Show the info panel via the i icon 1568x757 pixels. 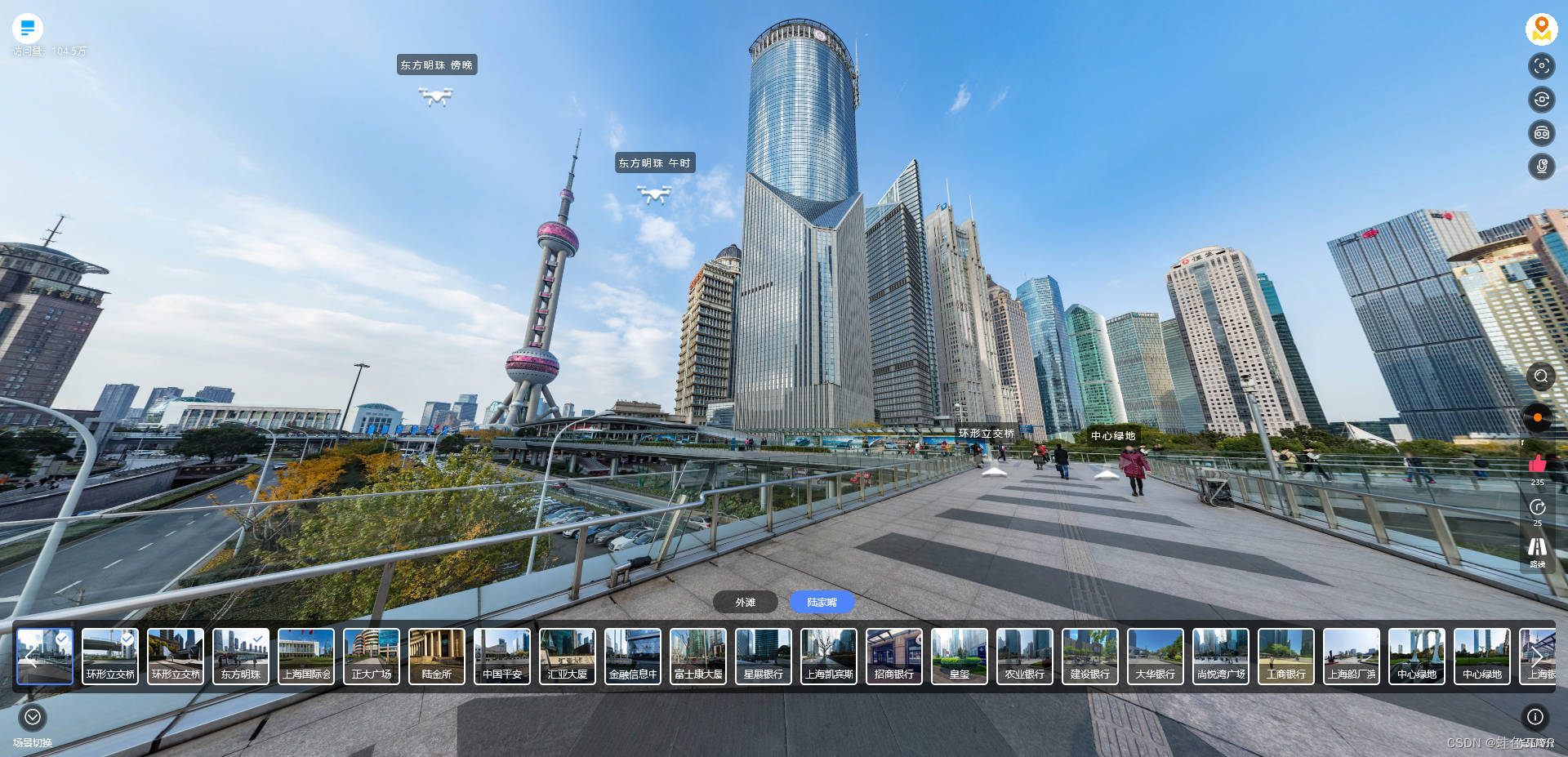point(1535,717)
